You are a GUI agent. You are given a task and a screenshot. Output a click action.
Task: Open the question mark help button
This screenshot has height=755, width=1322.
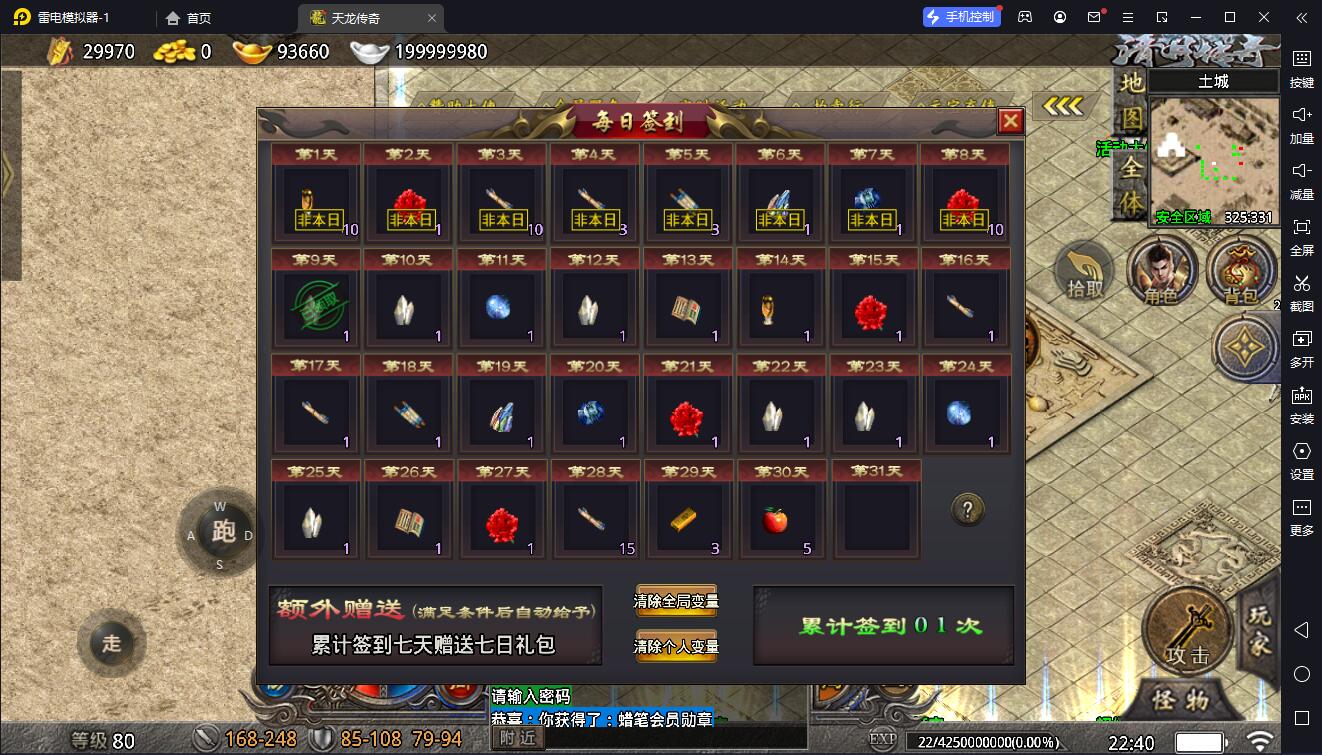[x=966, y=510]
